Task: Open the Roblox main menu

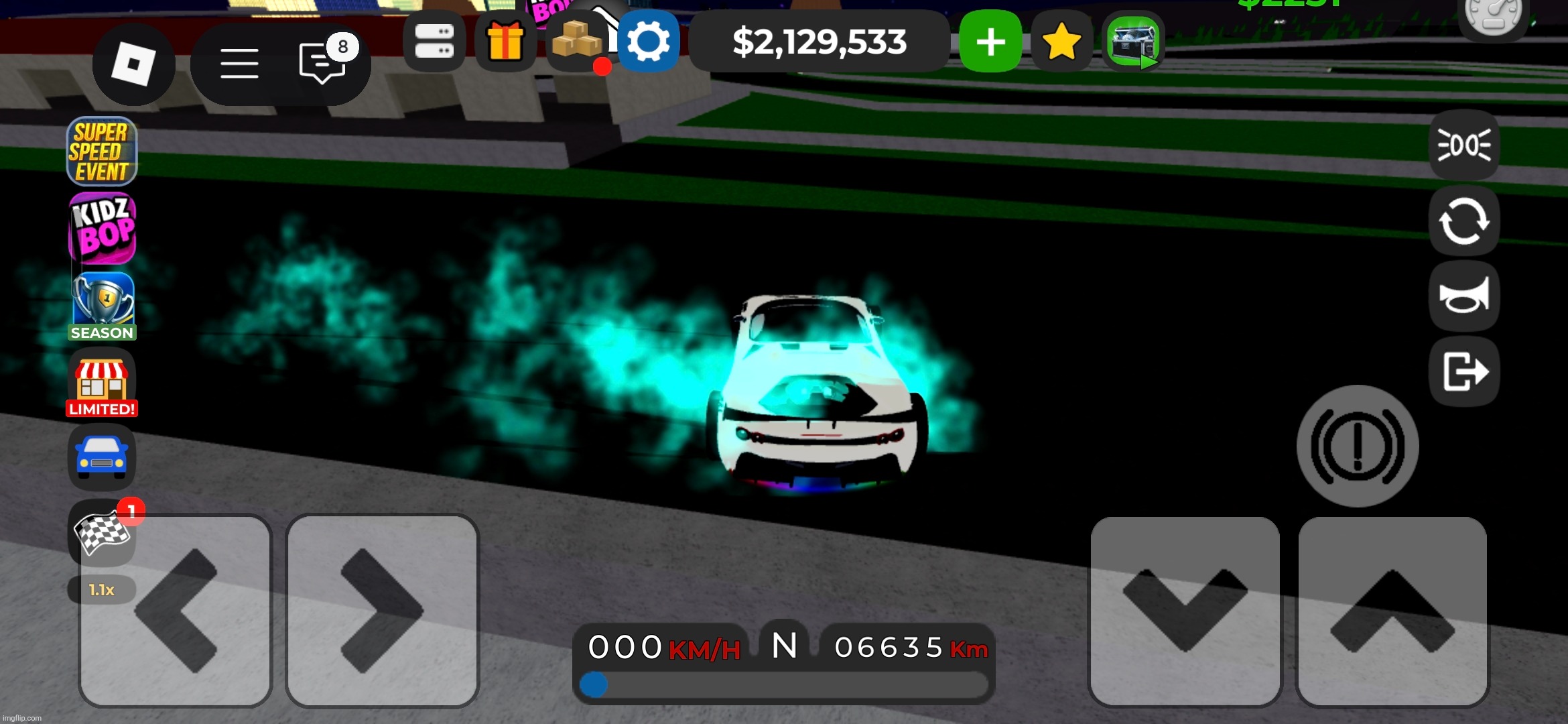Action: click(133, 64)
